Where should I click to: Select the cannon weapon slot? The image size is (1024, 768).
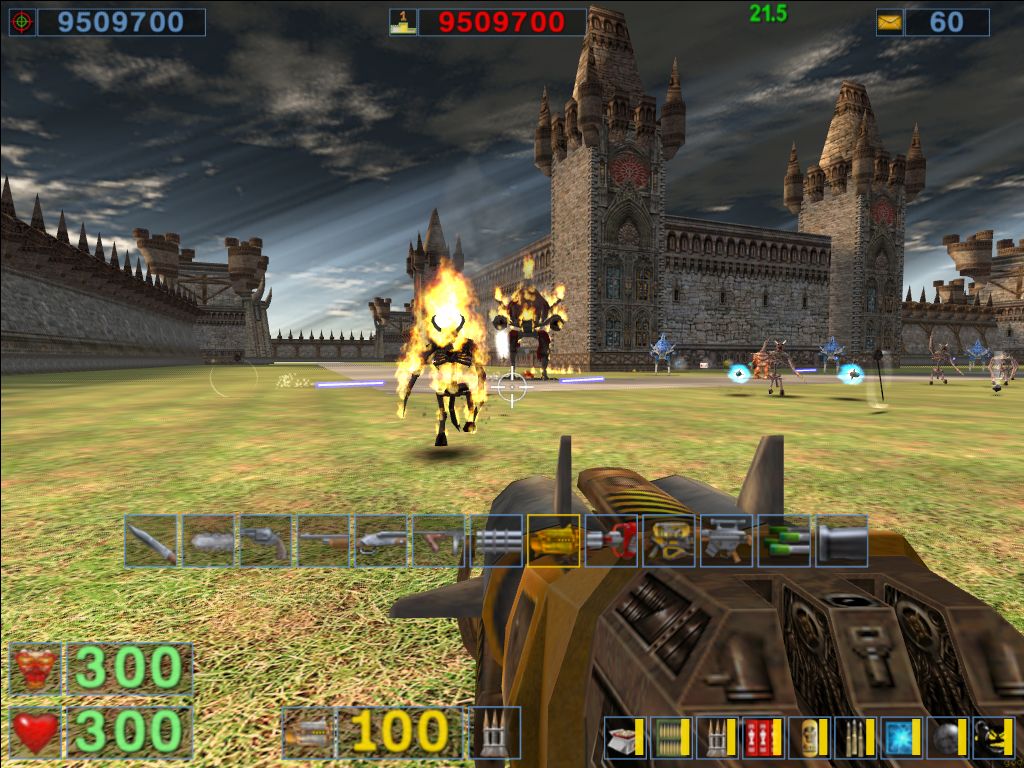click(x=841, y=541)
